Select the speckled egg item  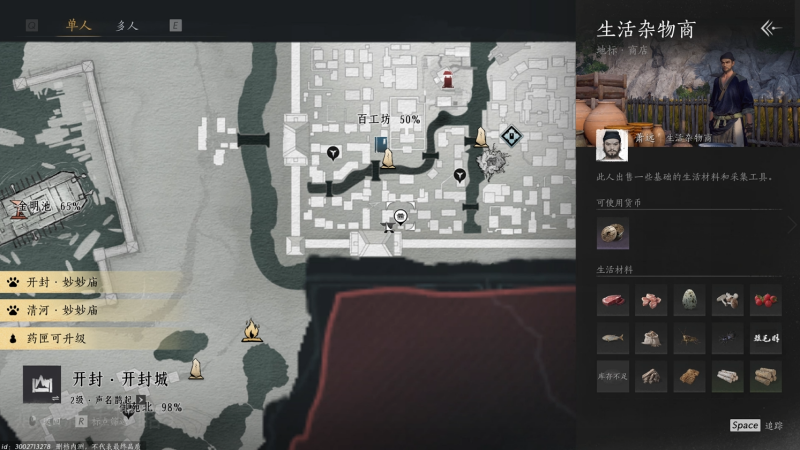(x=690, y=300)
